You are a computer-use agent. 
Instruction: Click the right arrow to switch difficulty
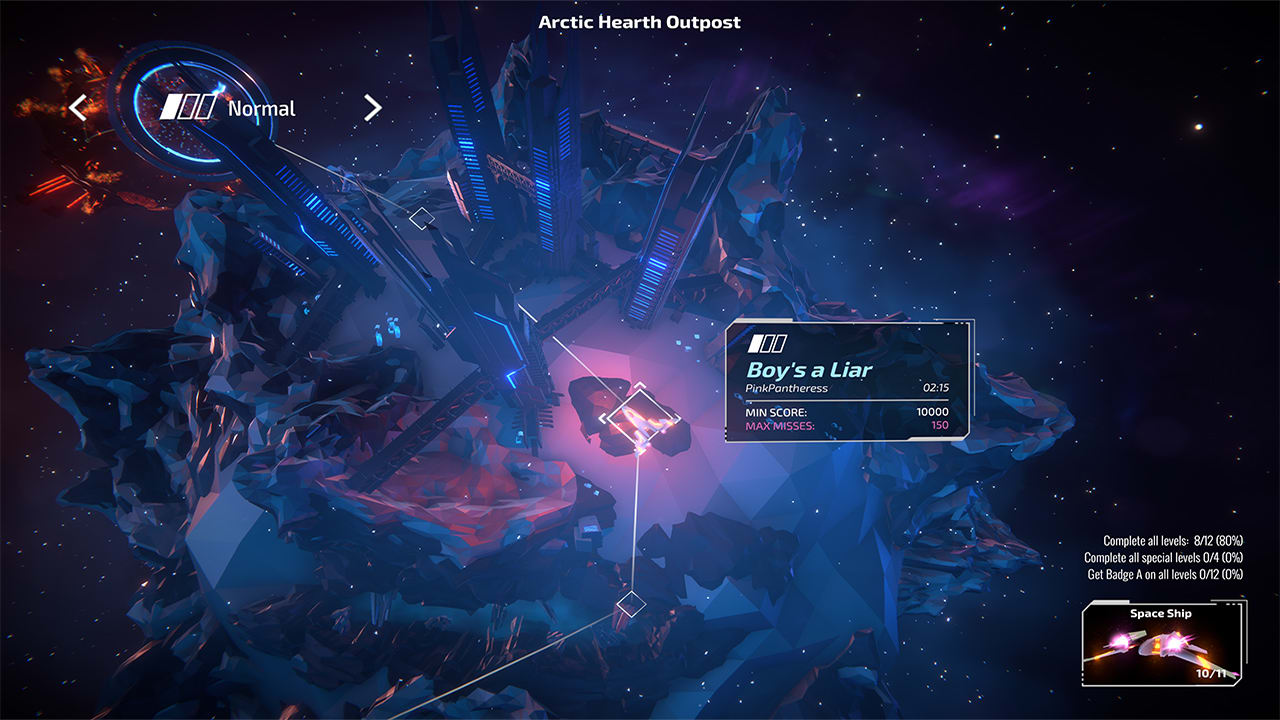(x=371, y=107)
